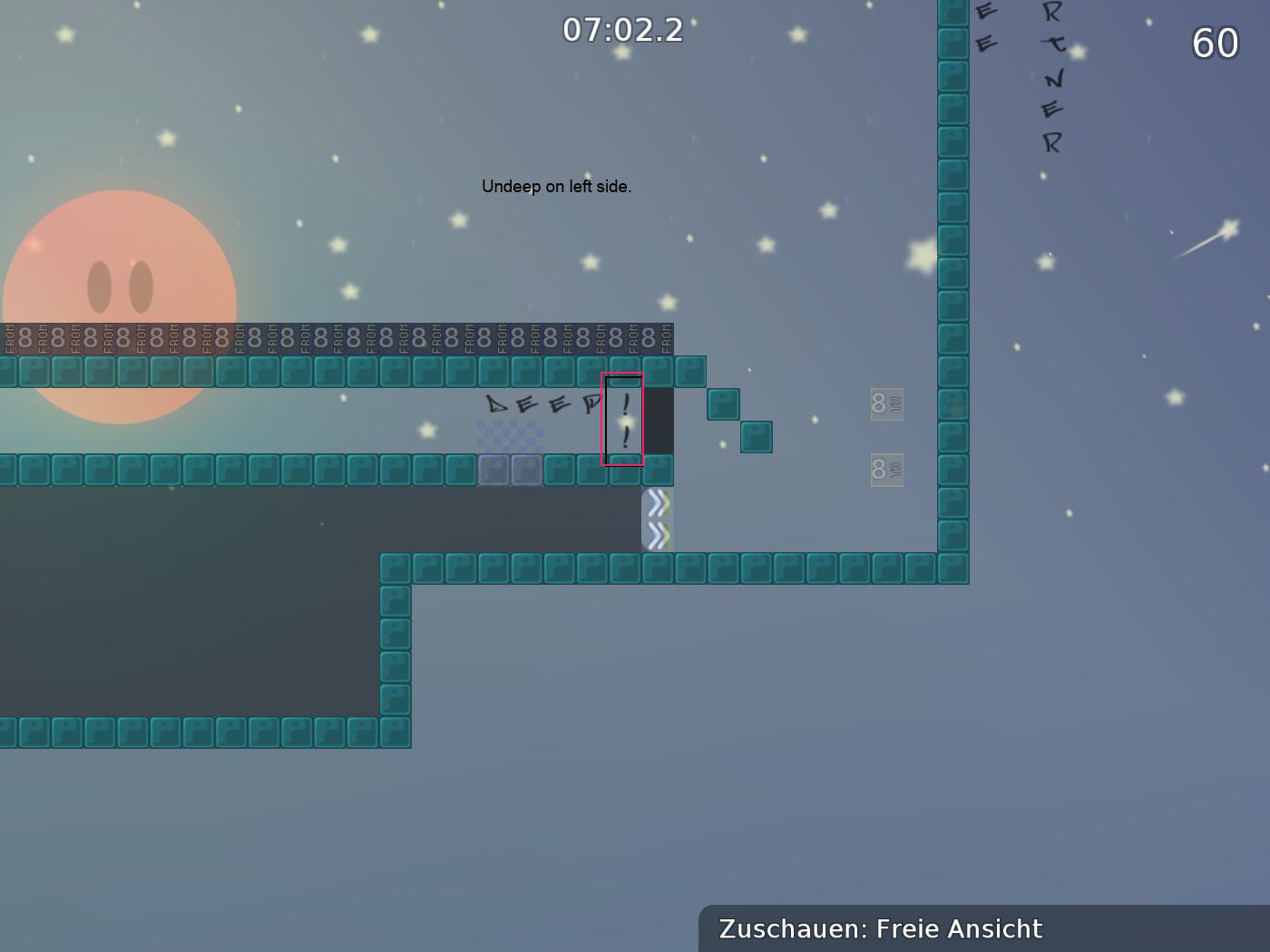Click the race timer showing 07:02.2
This screenshot has width=1270, height=952.
tap(624, 29)
